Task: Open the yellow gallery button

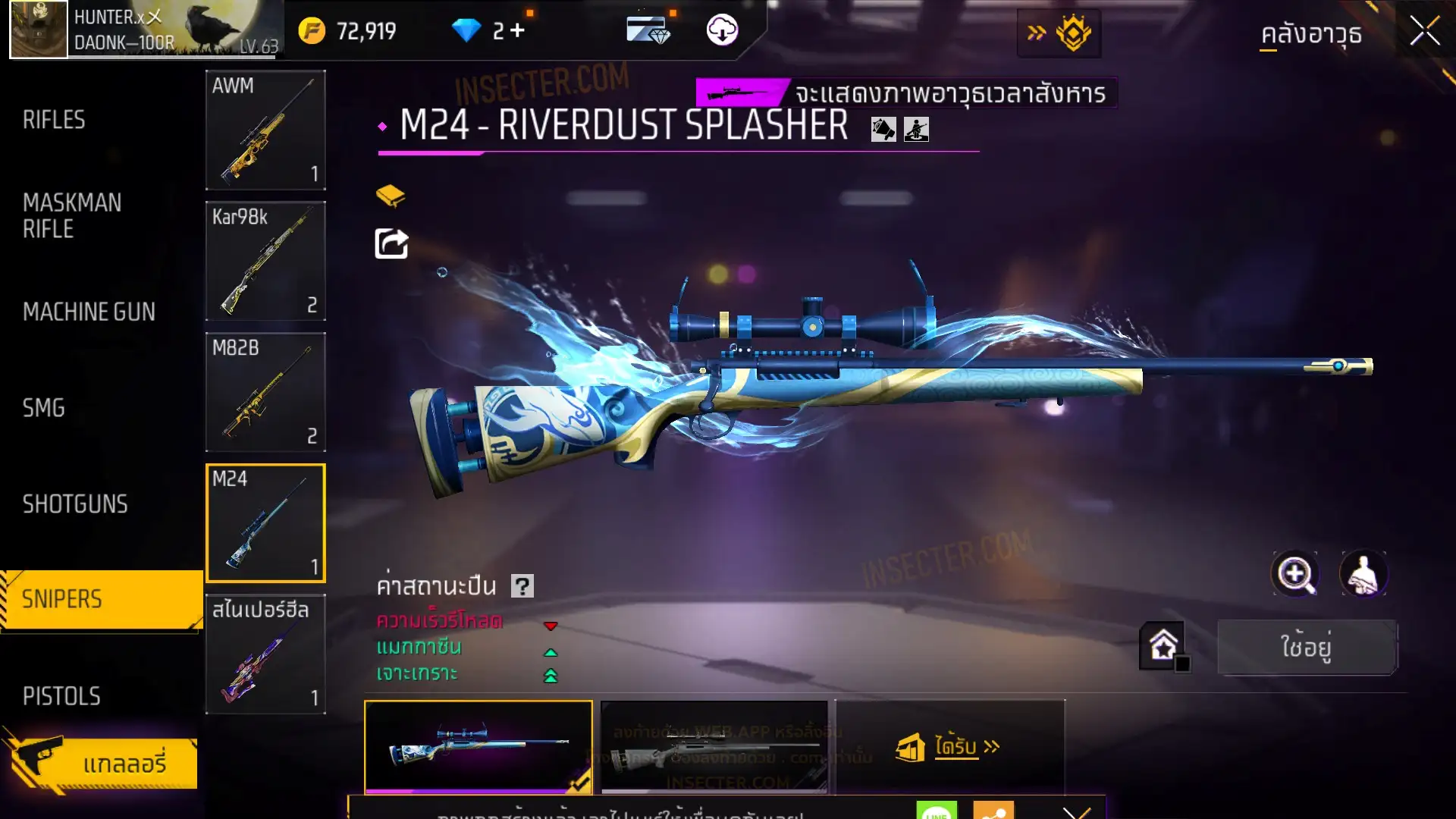Action: [102, 763]
